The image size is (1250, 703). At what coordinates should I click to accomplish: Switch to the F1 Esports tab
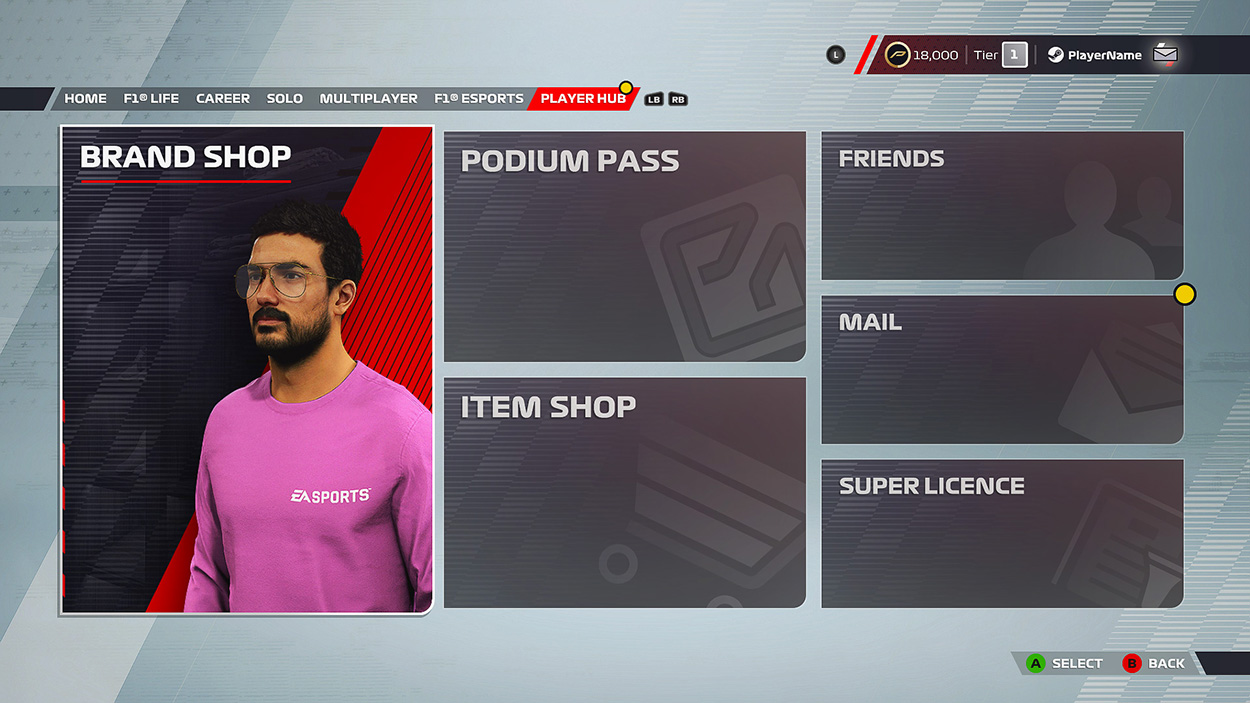pos(479,99)
